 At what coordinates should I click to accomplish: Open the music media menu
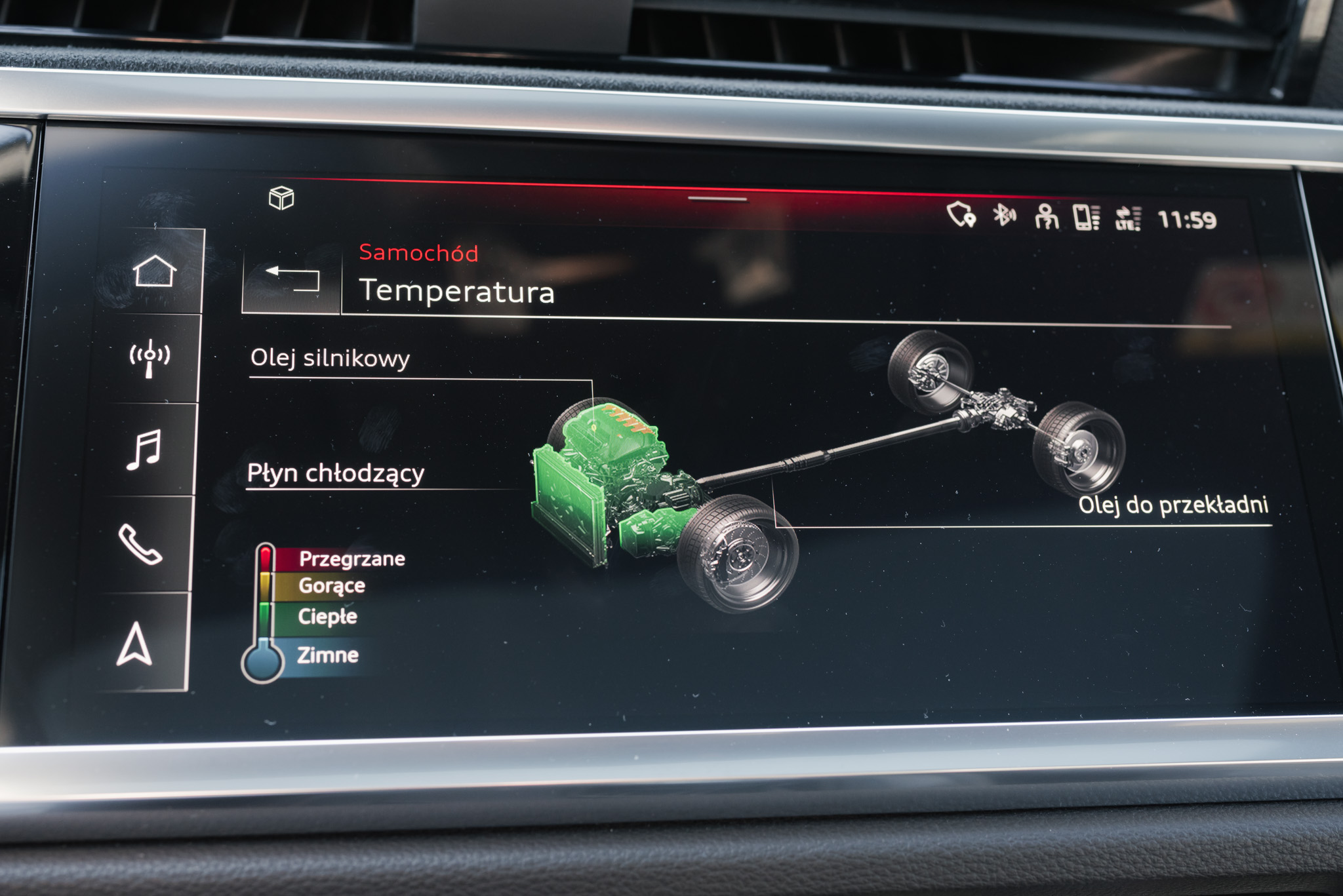click(144, 450)
